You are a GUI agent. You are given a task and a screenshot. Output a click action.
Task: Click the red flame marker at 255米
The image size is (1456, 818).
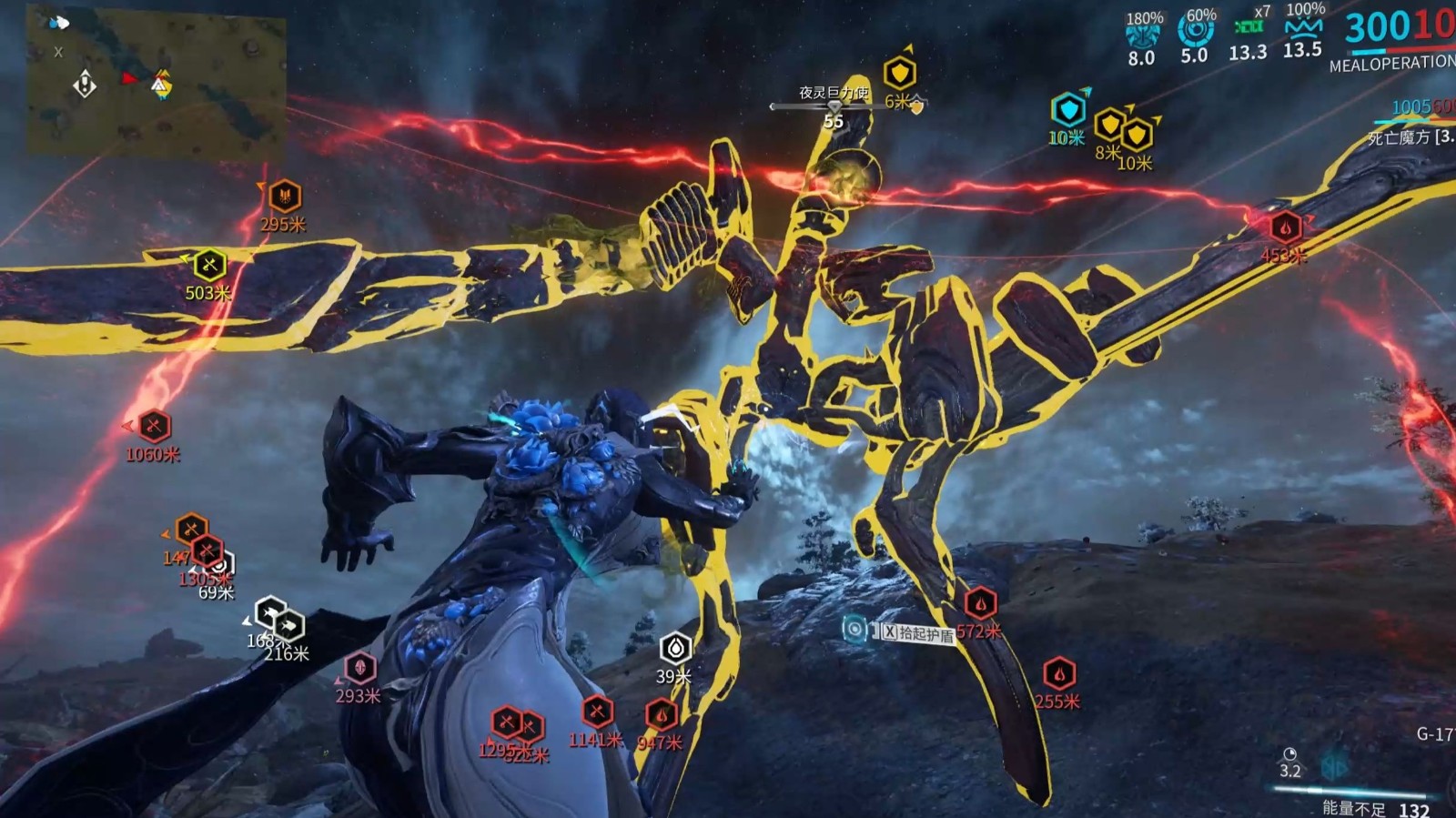pos(1059,674)
